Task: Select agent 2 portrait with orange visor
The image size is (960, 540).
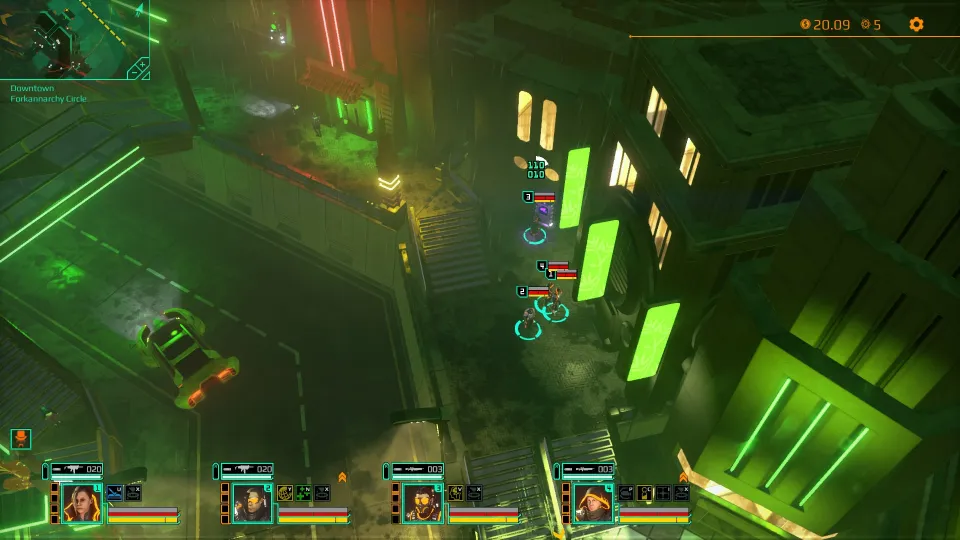Action: (x=252, y=503)
